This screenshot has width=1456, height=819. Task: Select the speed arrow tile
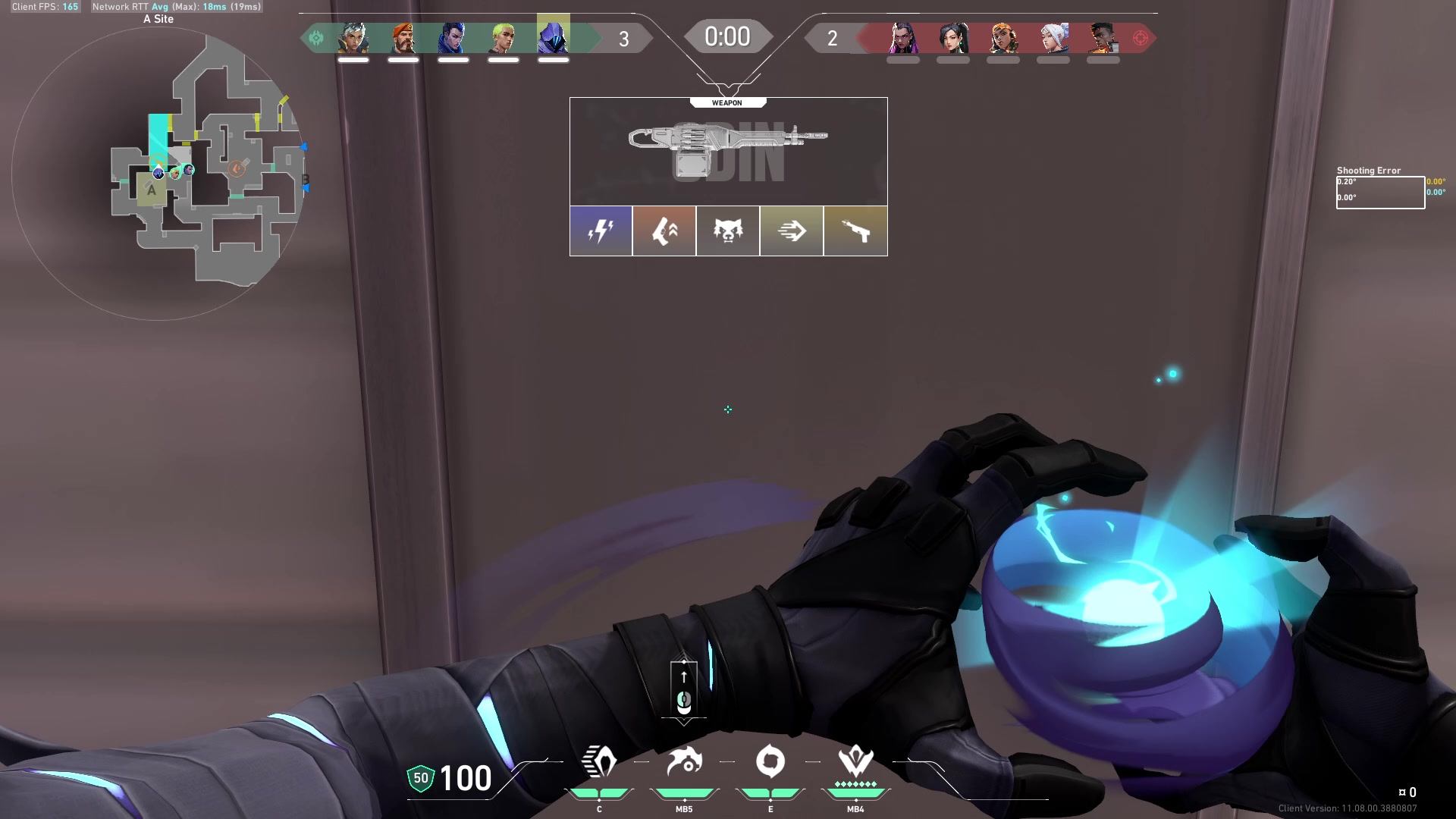pyautogui.click(x=792, y=231)
